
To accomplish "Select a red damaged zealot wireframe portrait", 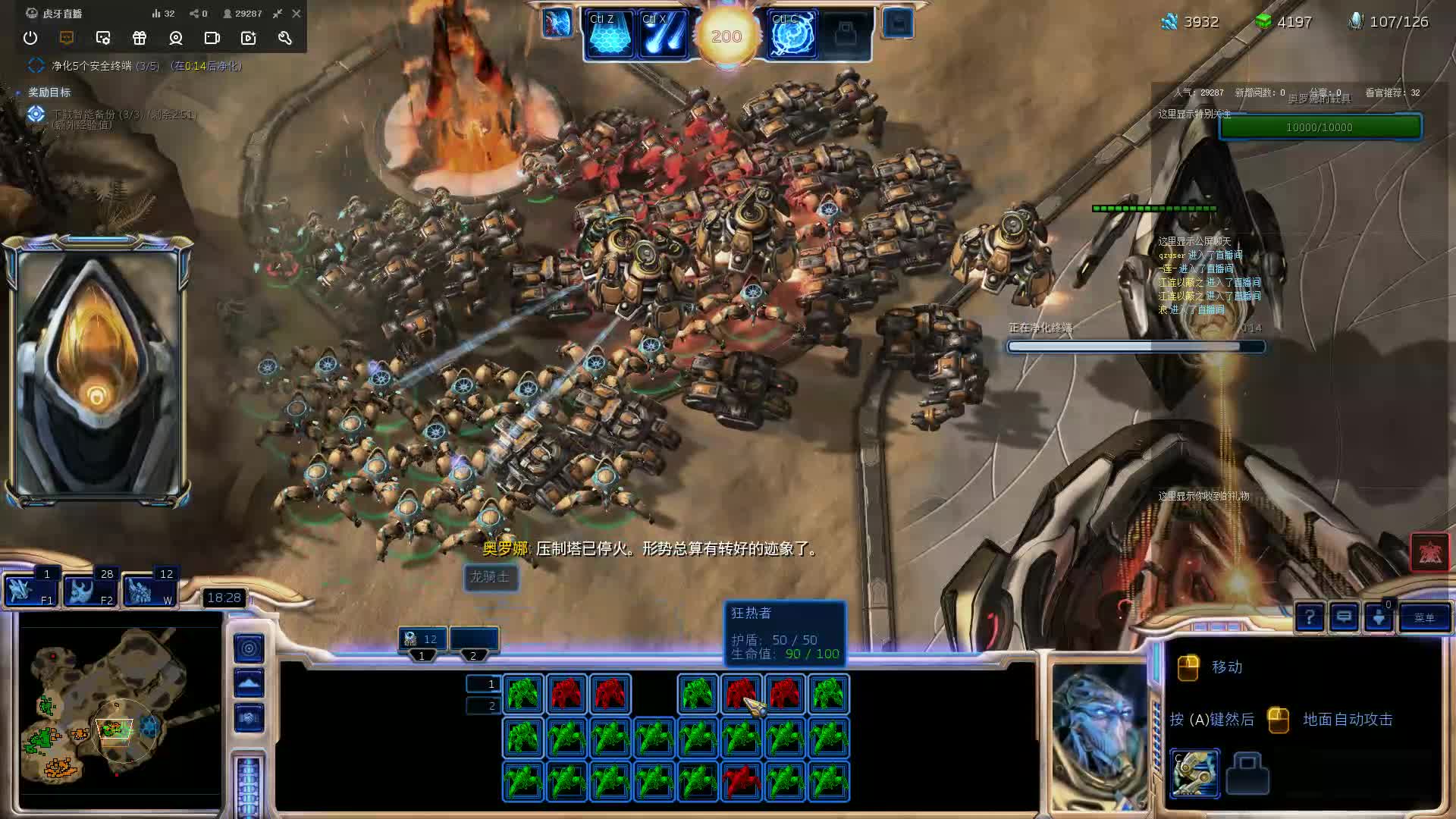I will (x=566, y=692).
